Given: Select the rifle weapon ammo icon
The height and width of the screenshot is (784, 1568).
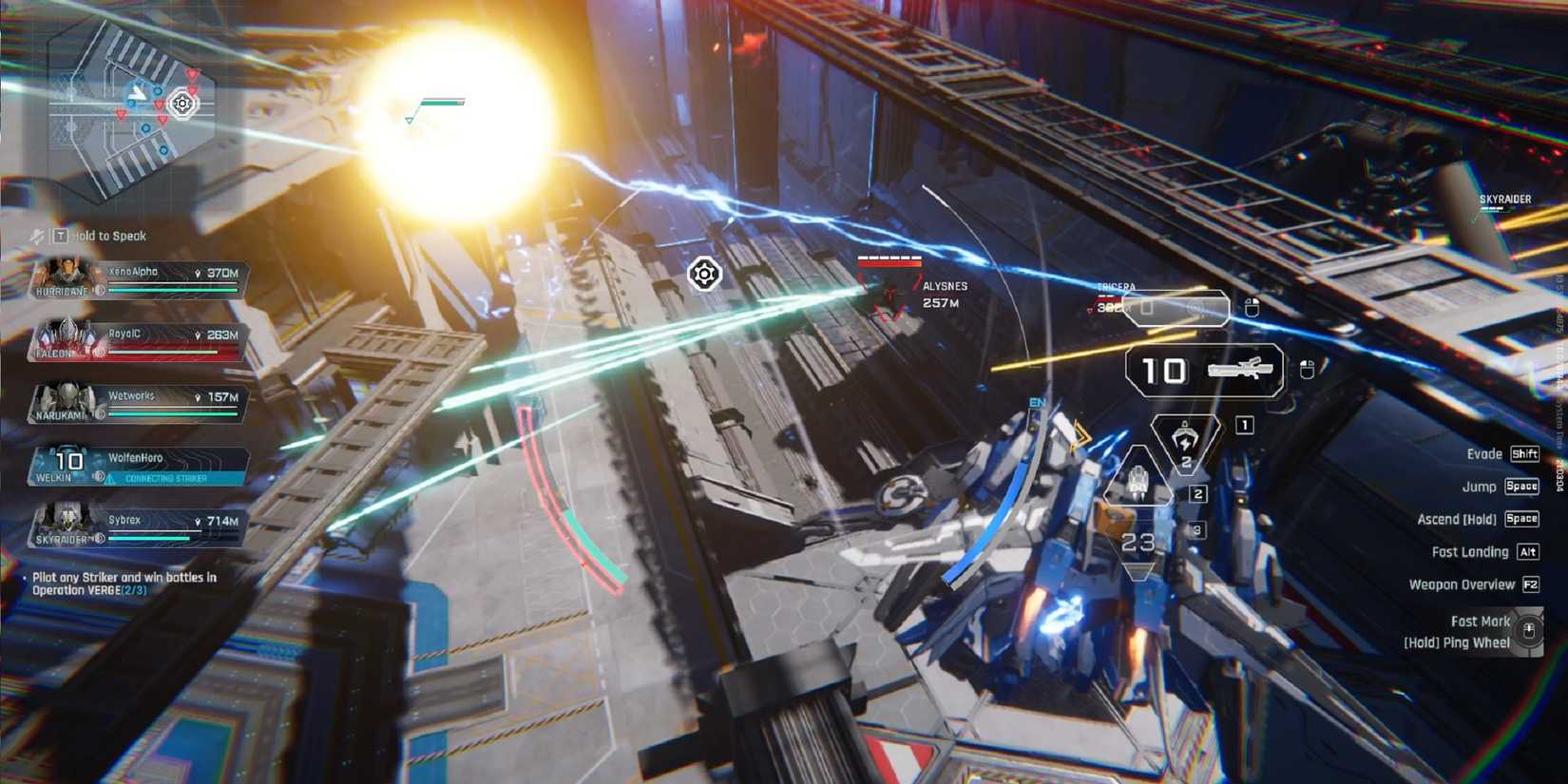Looking at the screenshot, I should click(1240, 368).
